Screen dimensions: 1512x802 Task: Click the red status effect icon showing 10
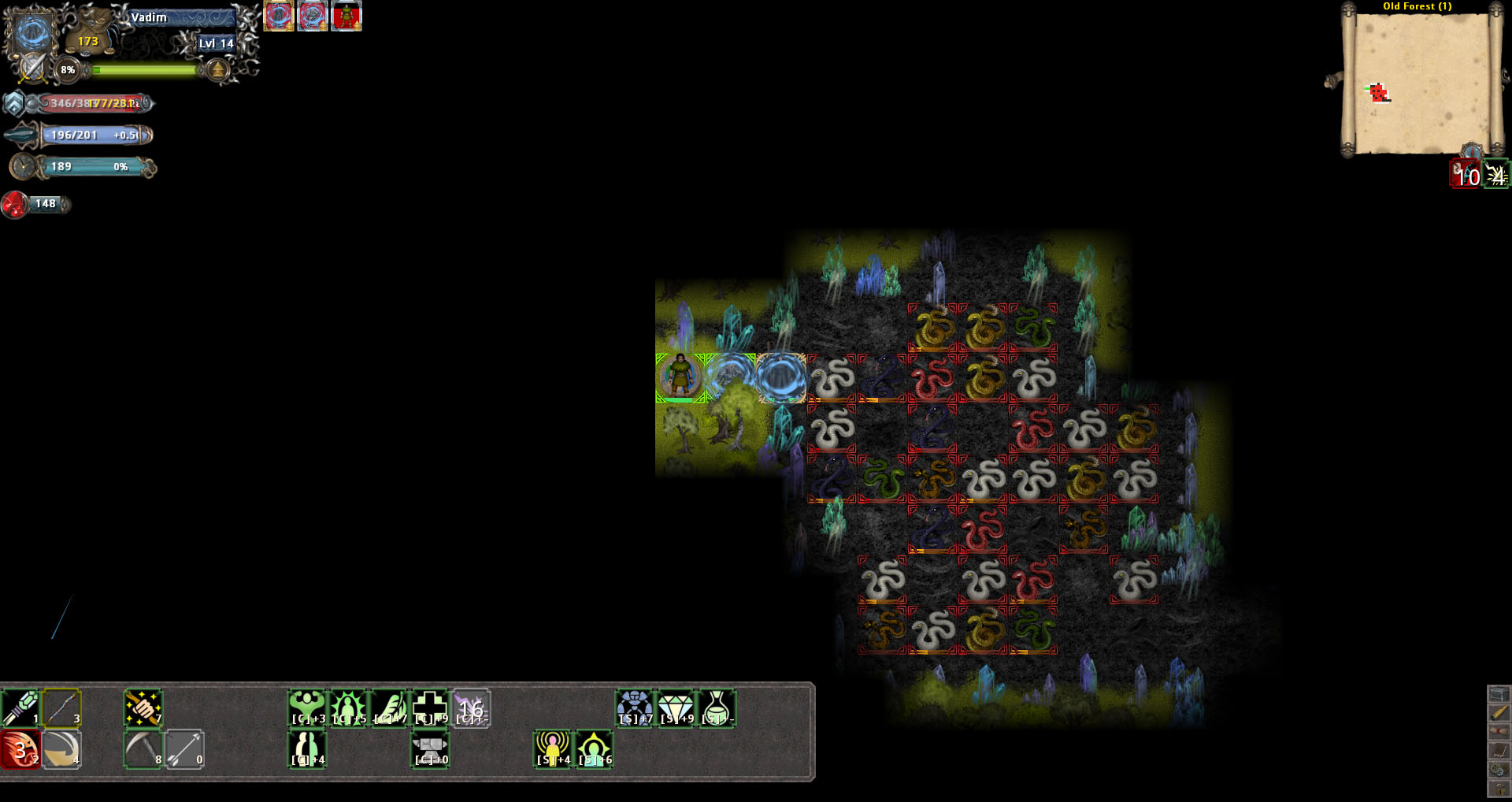click(1465, 174)
